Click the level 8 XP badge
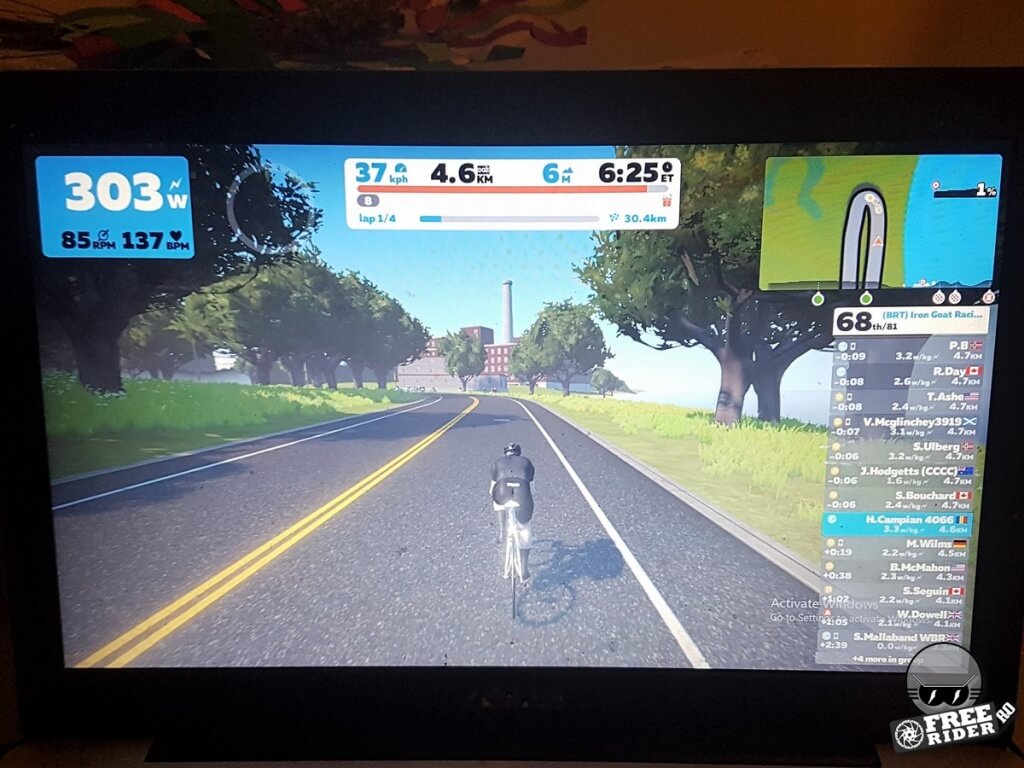The width and height of the screenshot is (1024, 768). (x=368, y=200)
